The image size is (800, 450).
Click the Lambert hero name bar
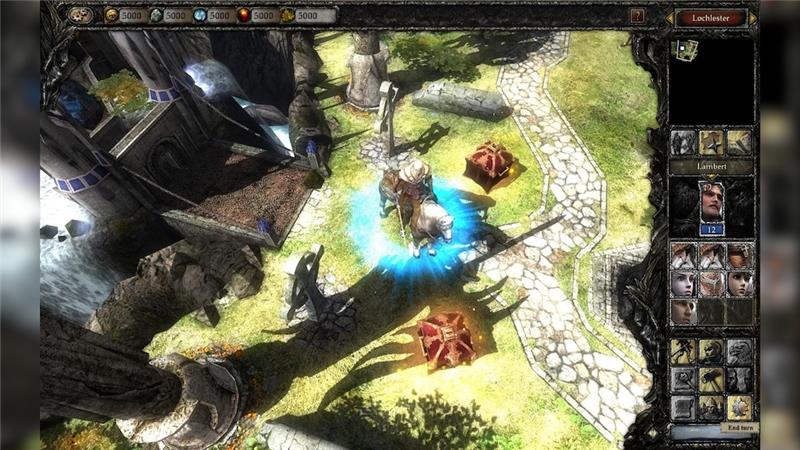pos(711,166)
